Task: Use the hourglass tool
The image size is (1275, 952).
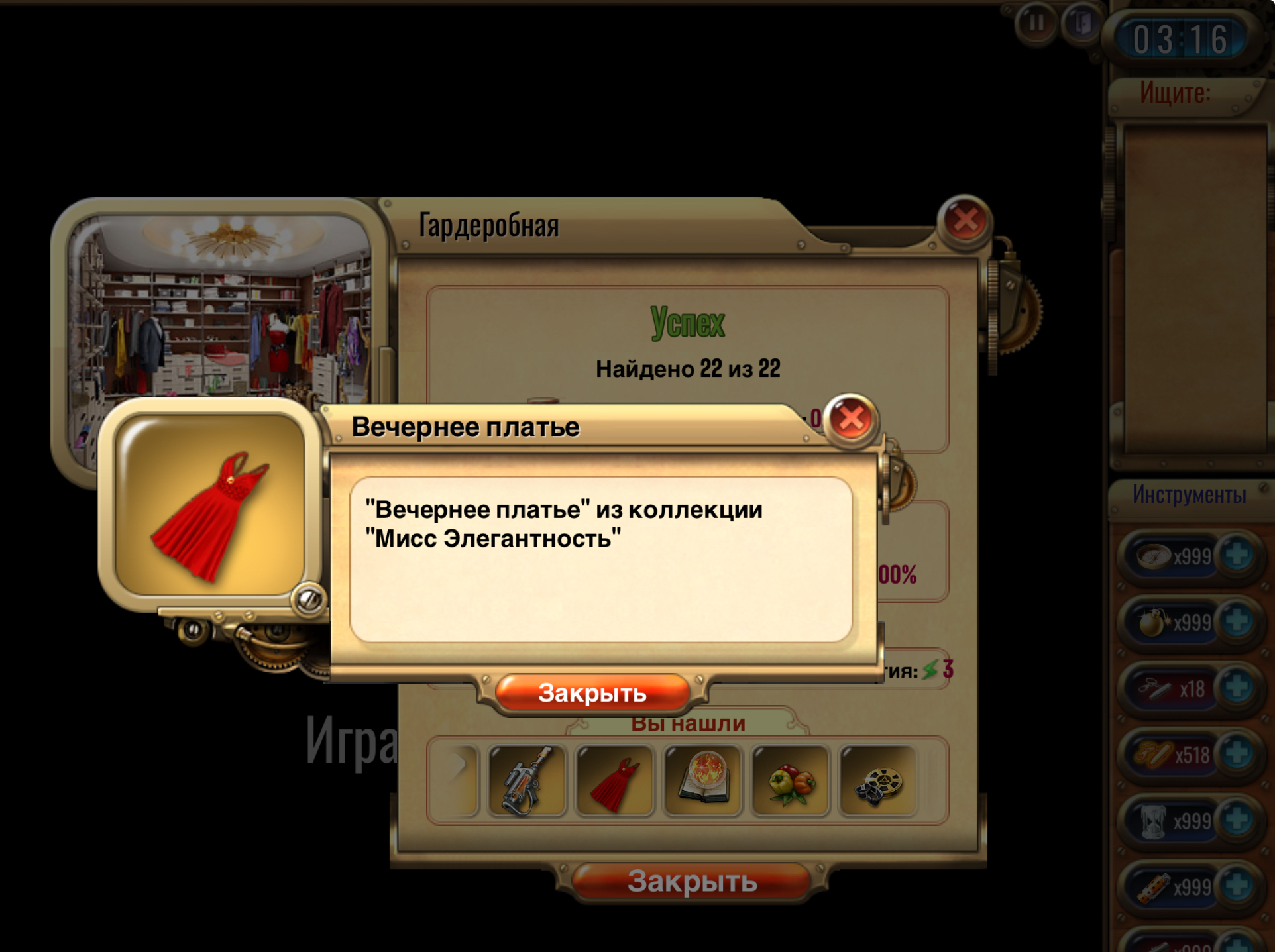Action: [x=1153, y=821]
